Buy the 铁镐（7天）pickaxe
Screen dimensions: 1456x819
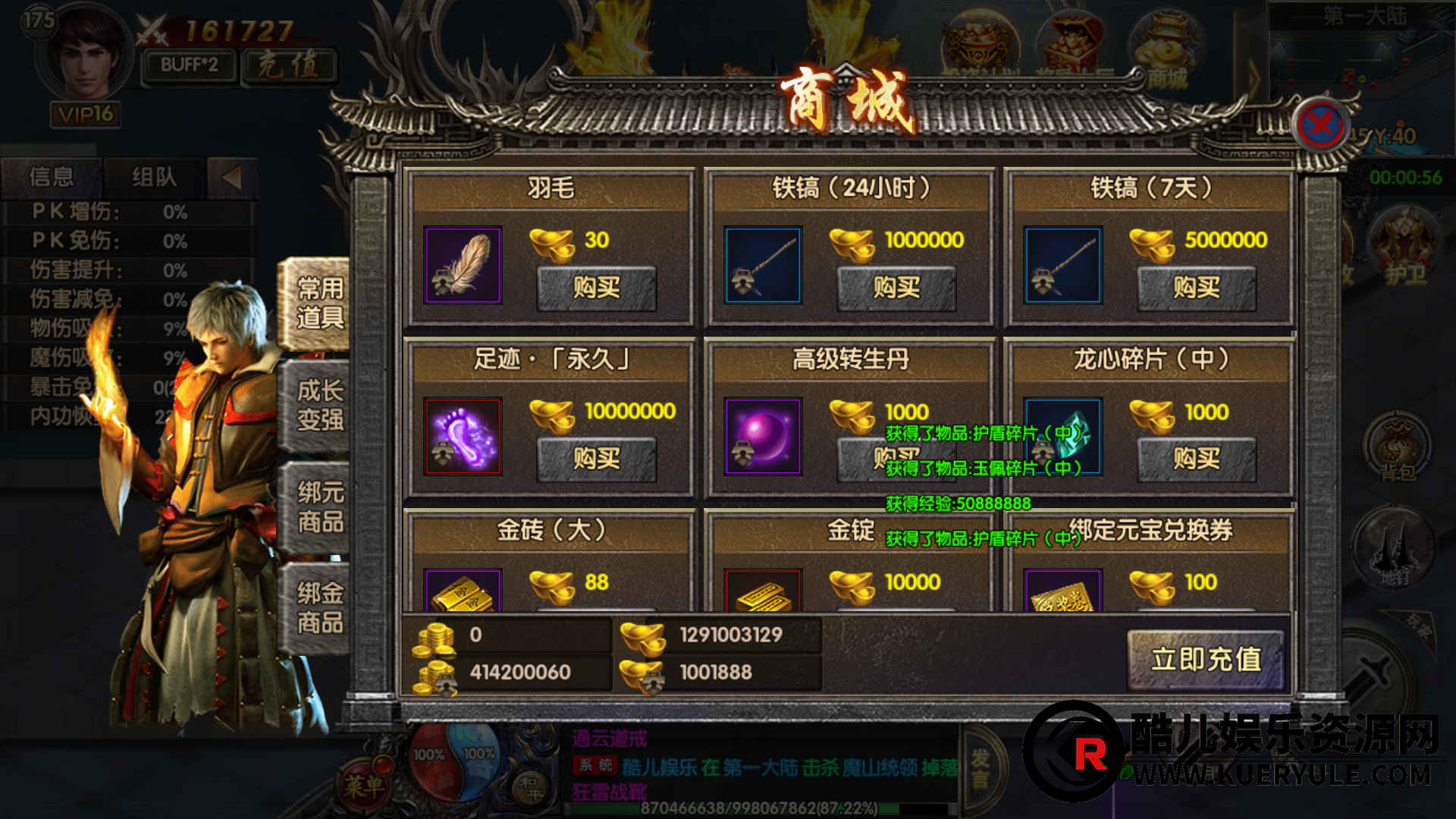pyautogui.click(x=1196, y=287)
